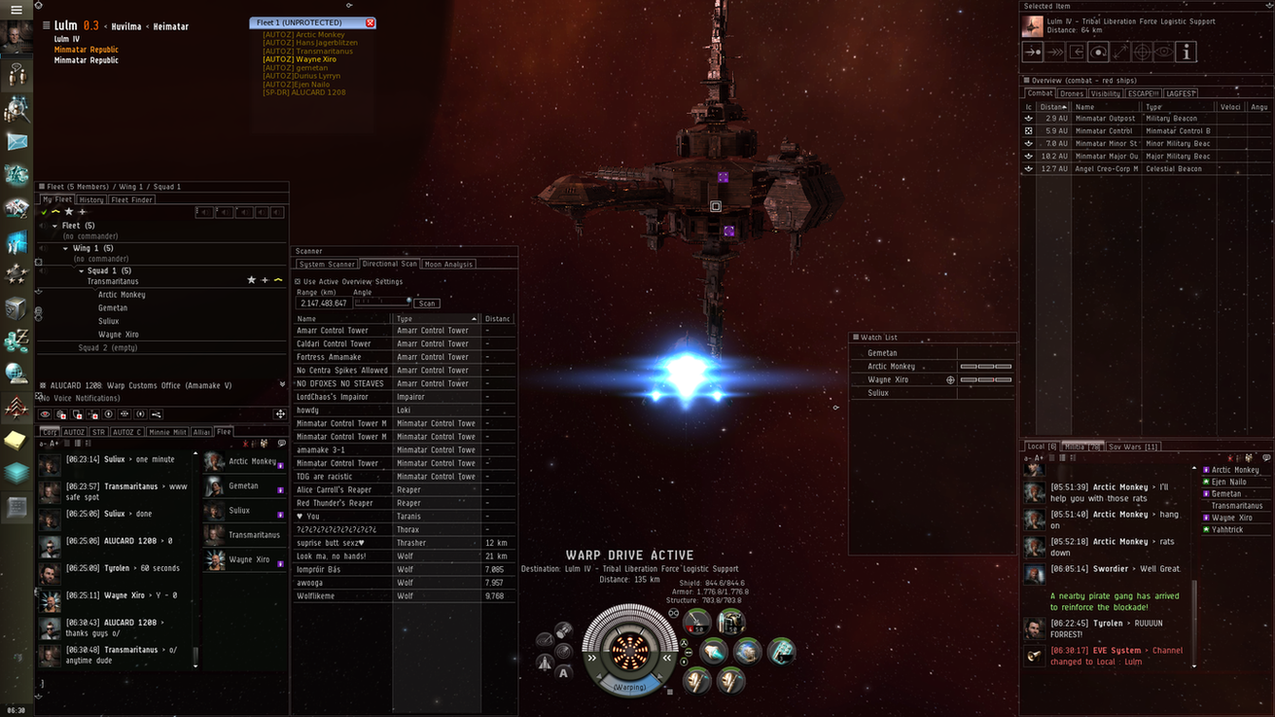Collapse the Wing 1 fleet entry
The height and width of the screenshot is (717, 1275).
pyautogui.click(x=66, y=248)
